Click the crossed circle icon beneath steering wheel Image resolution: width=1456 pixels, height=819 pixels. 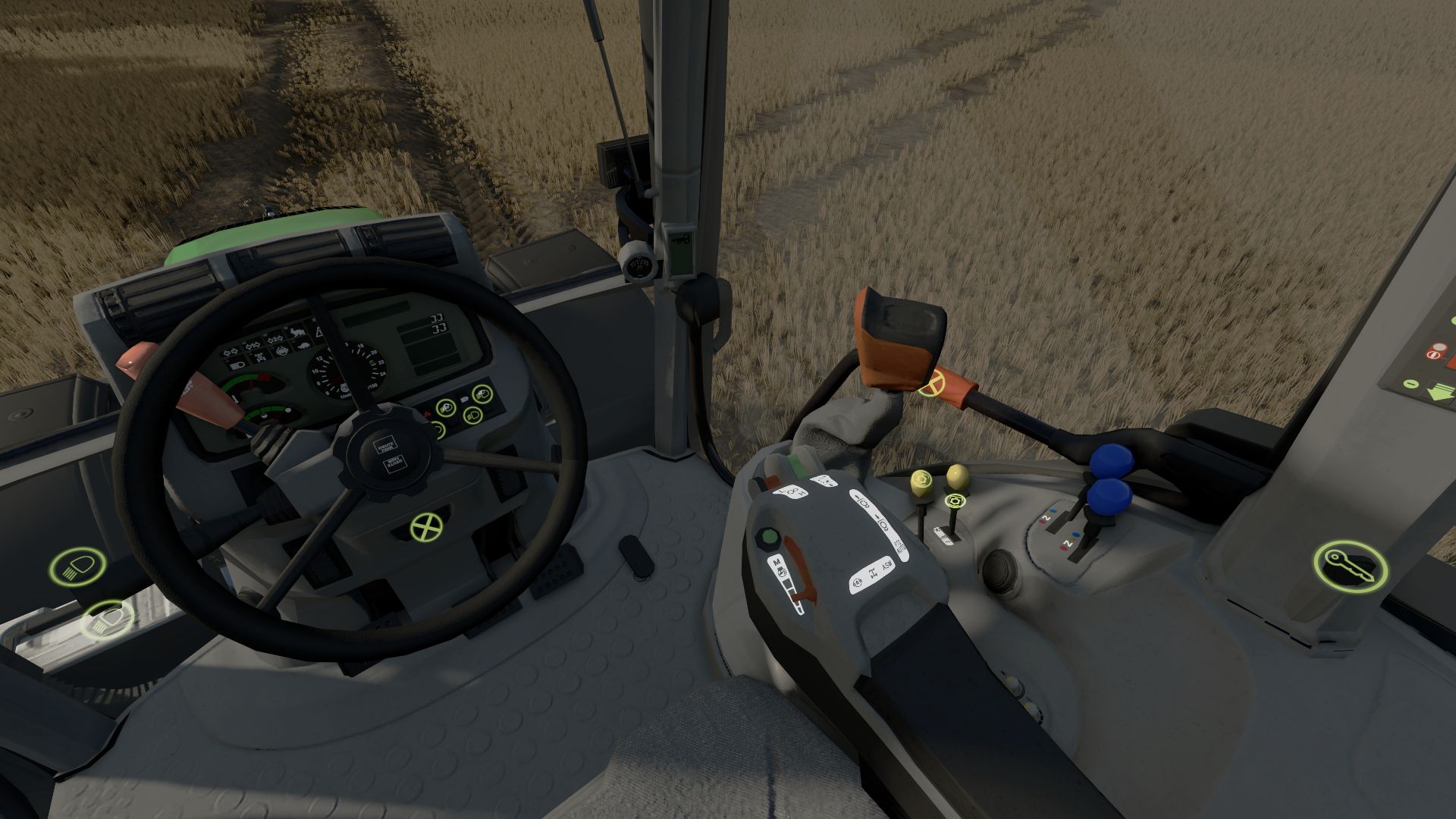pos(426,527)
